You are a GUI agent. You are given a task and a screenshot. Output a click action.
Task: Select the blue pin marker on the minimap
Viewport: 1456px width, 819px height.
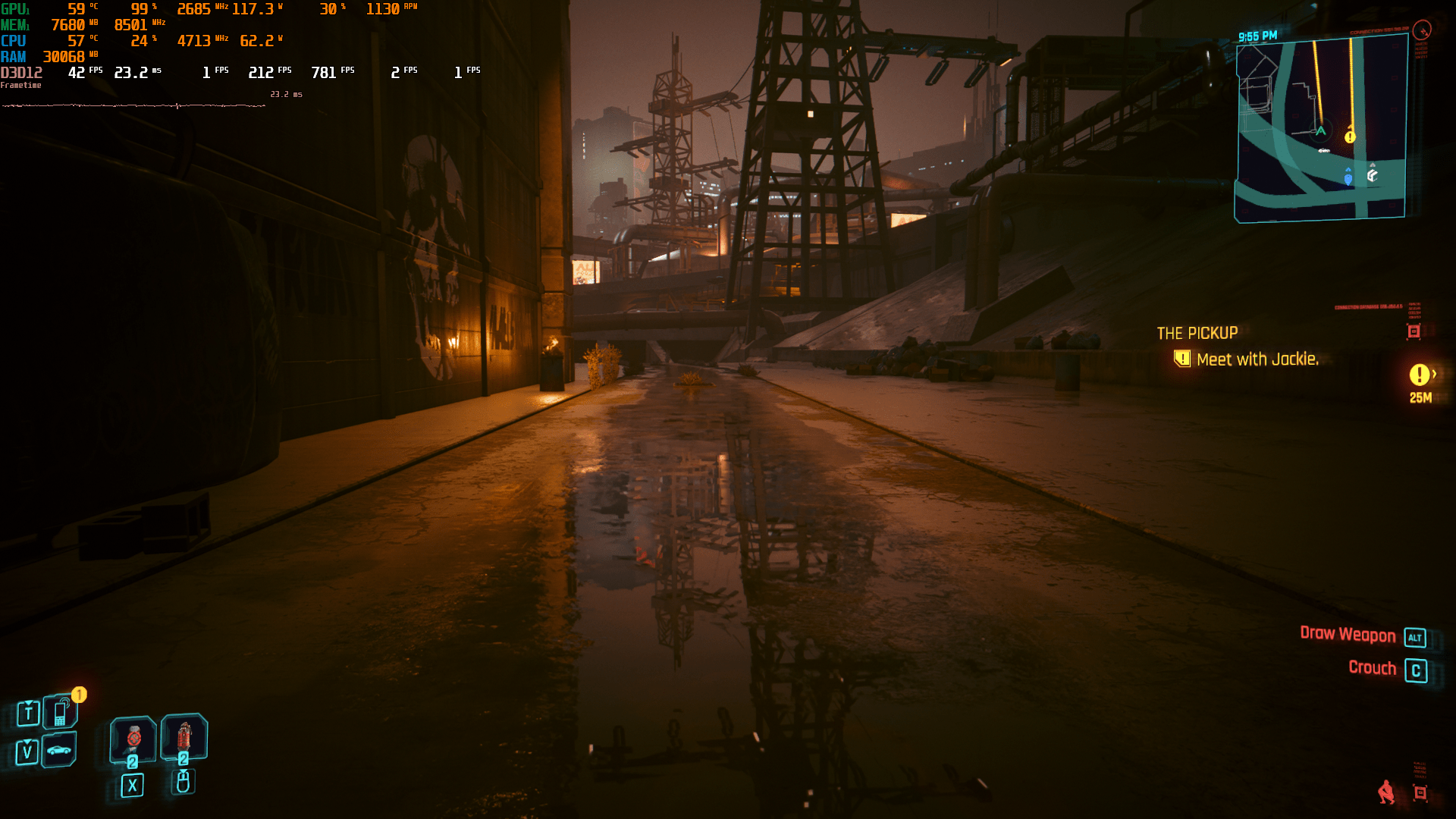1348,178
